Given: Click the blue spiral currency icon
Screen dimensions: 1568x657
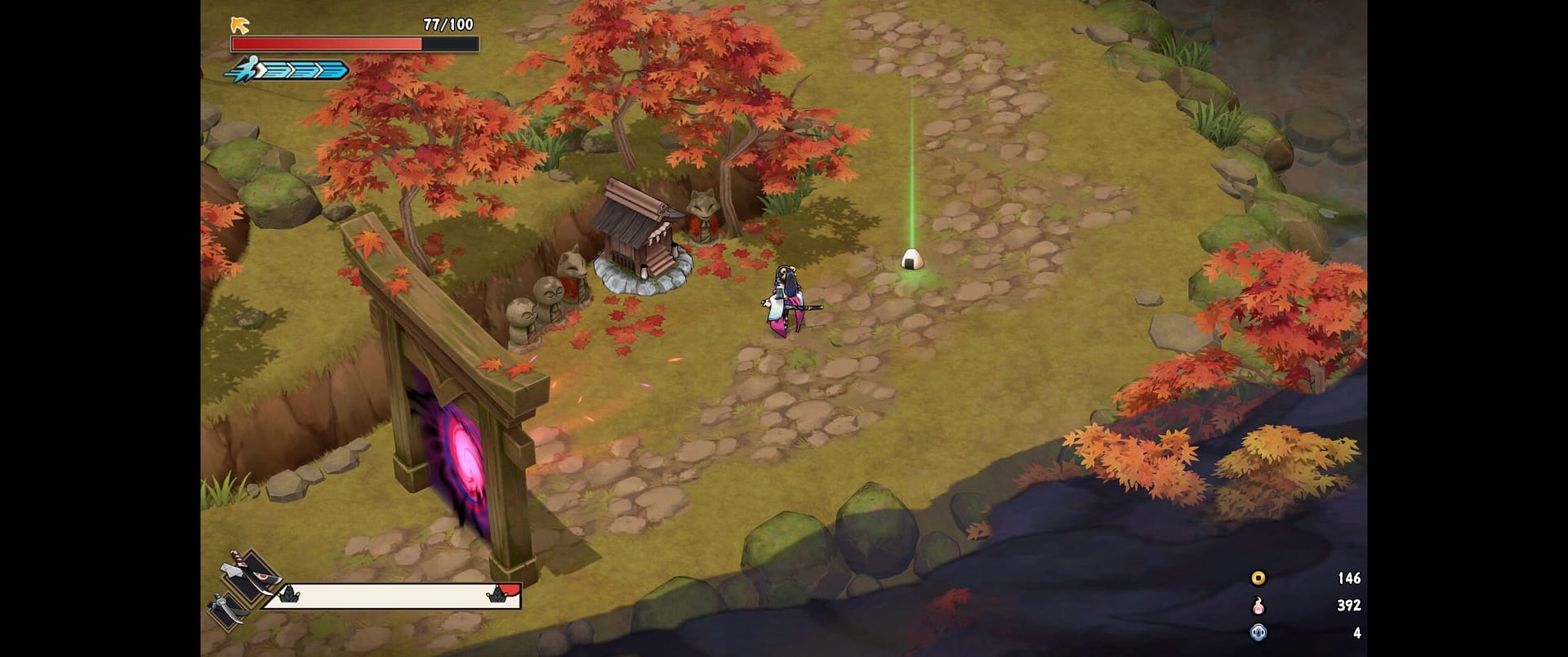Looking at the screenshot, I should [x=1258, y=633].
